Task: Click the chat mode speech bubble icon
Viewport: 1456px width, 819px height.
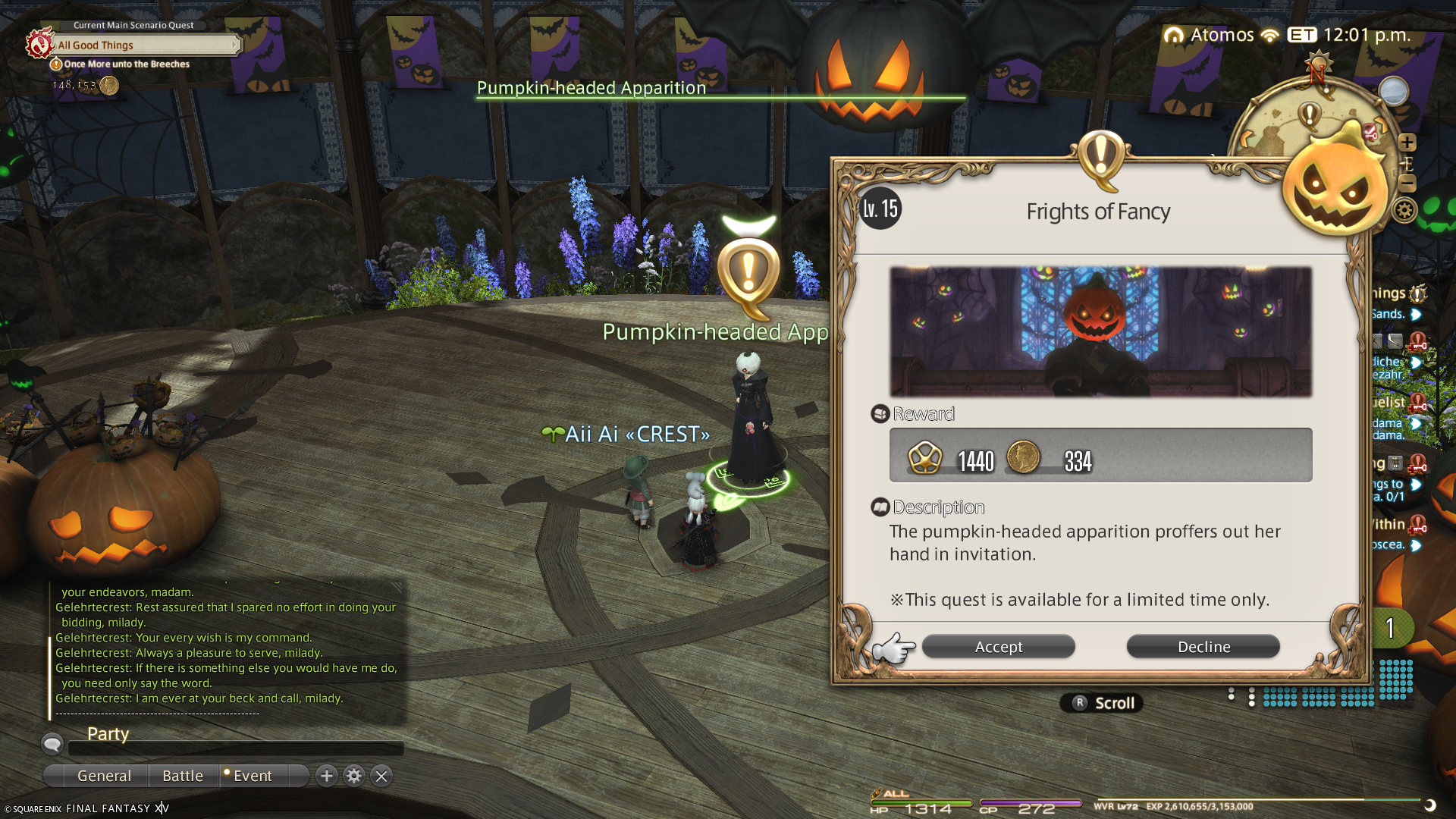Action: 52,744
